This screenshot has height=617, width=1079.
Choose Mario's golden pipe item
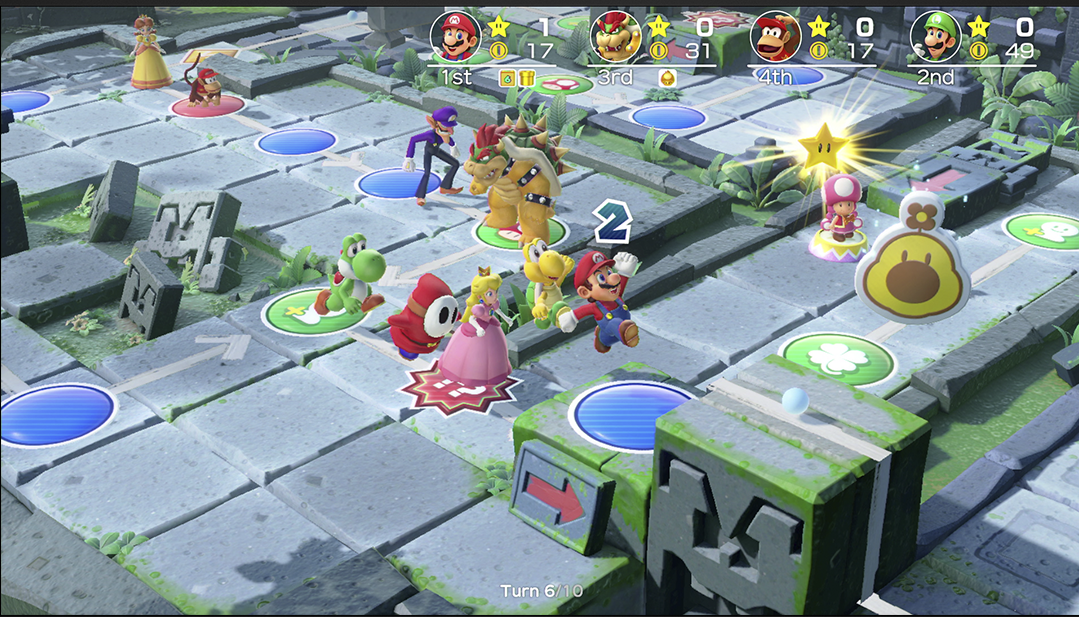529,77
